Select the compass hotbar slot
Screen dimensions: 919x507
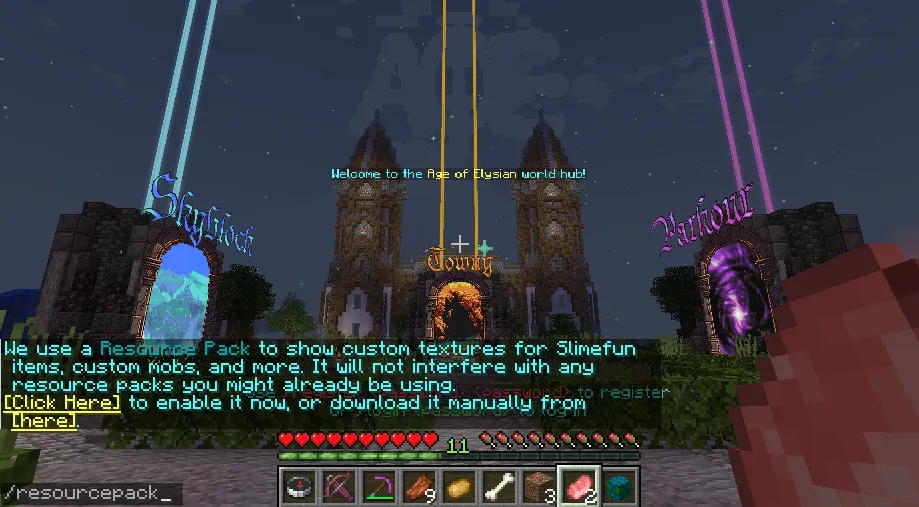(x=298, y=487)
